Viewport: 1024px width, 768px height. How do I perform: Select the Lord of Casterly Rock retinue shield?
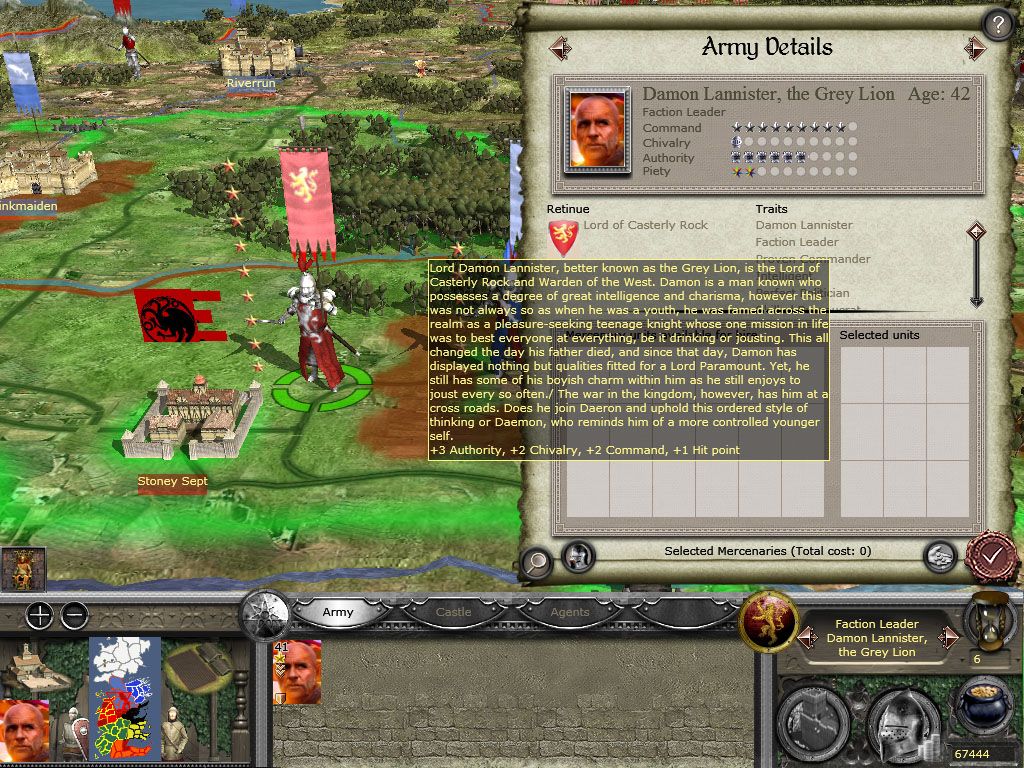[x=563, y=238]
